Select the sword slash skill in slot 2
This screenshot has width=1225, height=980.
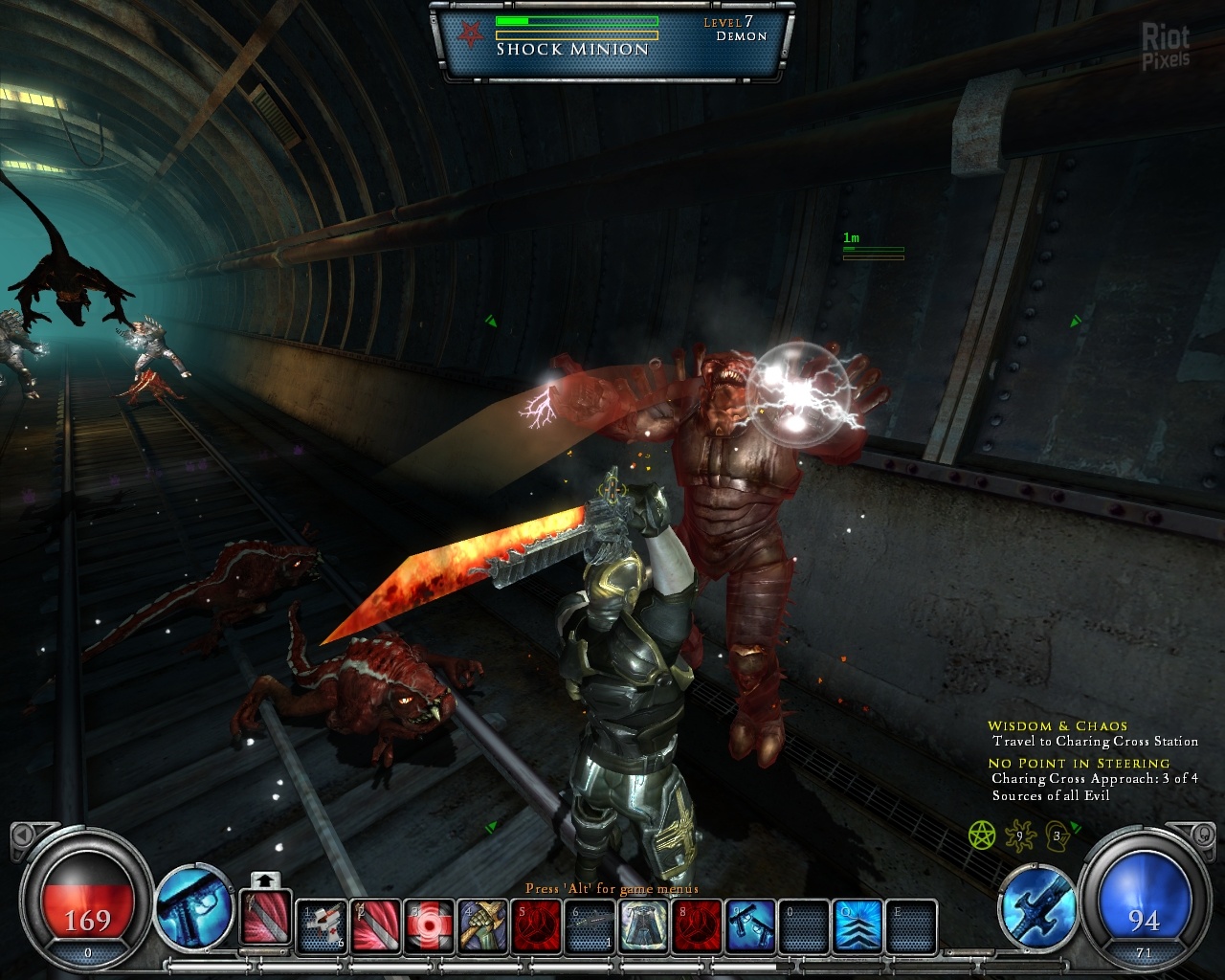375,926
